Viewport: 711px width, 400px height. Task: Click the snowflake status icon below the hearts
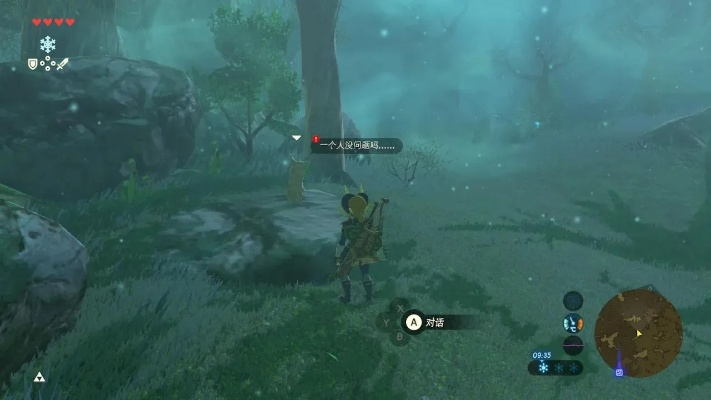tap(47, 44)
